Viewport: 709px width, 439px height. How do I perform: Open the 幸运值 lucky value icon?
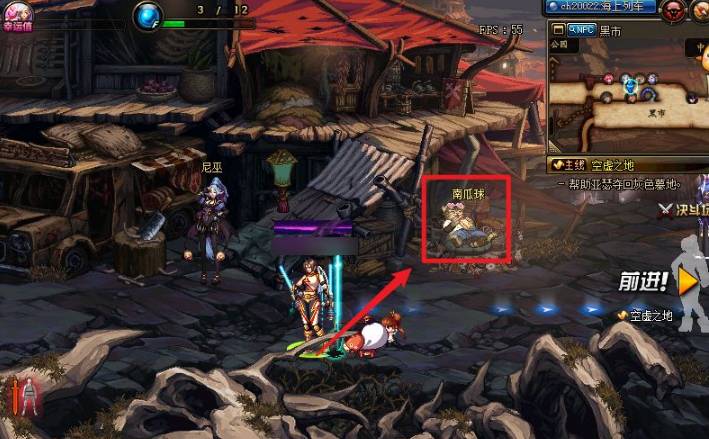tap(19, 14)
